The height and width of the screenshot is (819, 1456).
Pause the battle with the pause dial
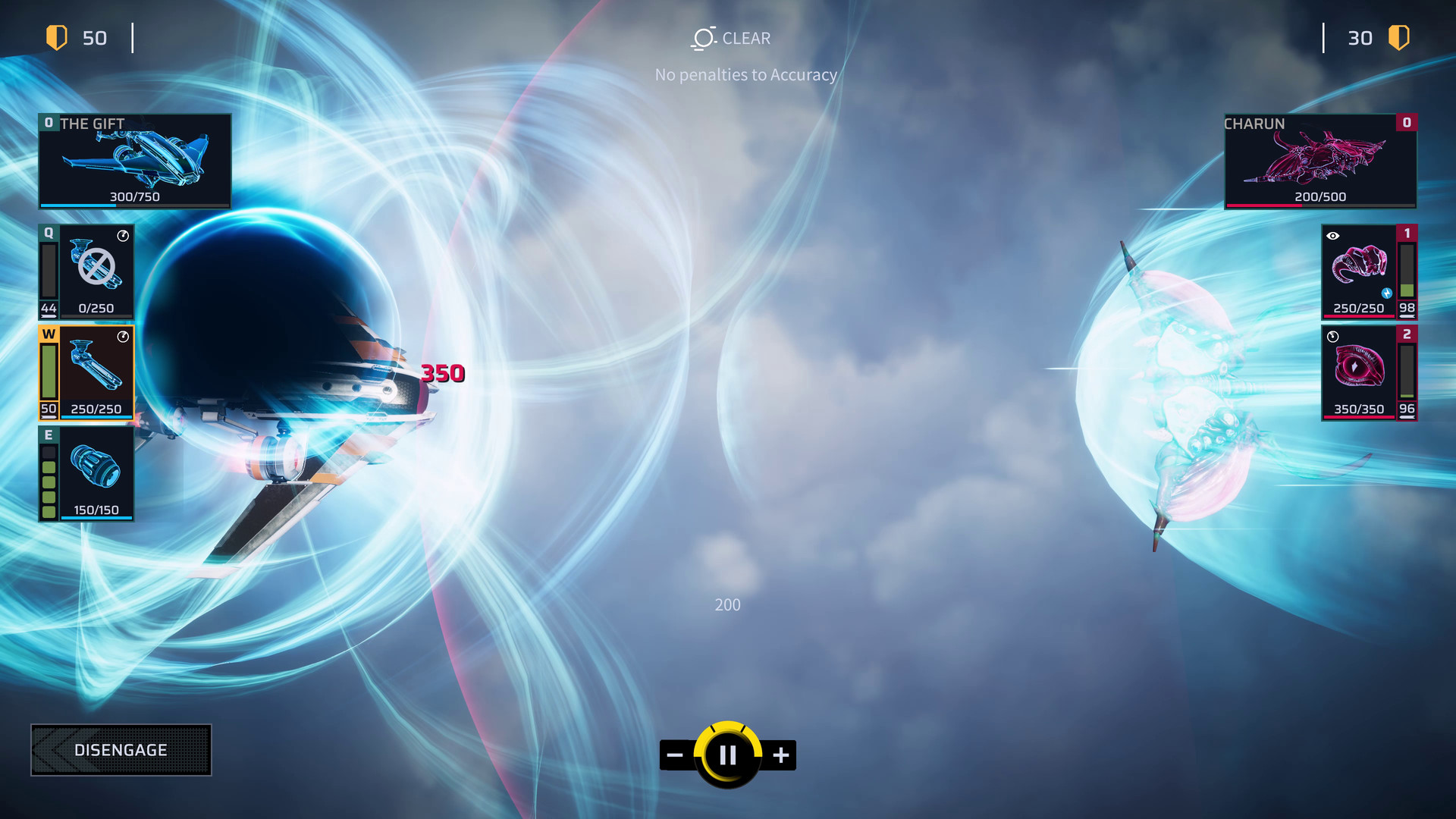pos(727,754)
